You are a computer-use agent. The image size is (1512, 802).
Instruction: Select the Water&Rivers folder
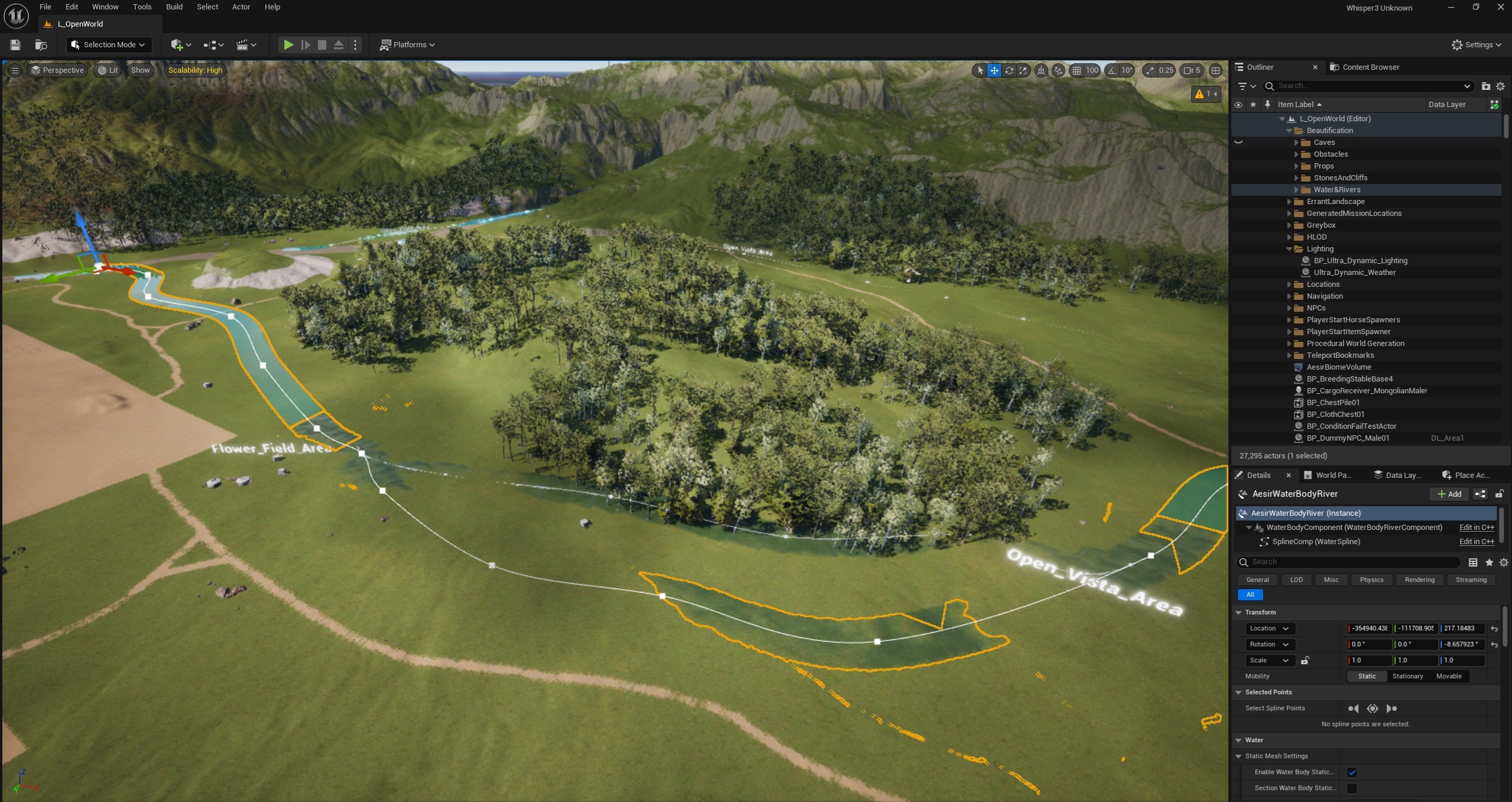point(1336,190)
